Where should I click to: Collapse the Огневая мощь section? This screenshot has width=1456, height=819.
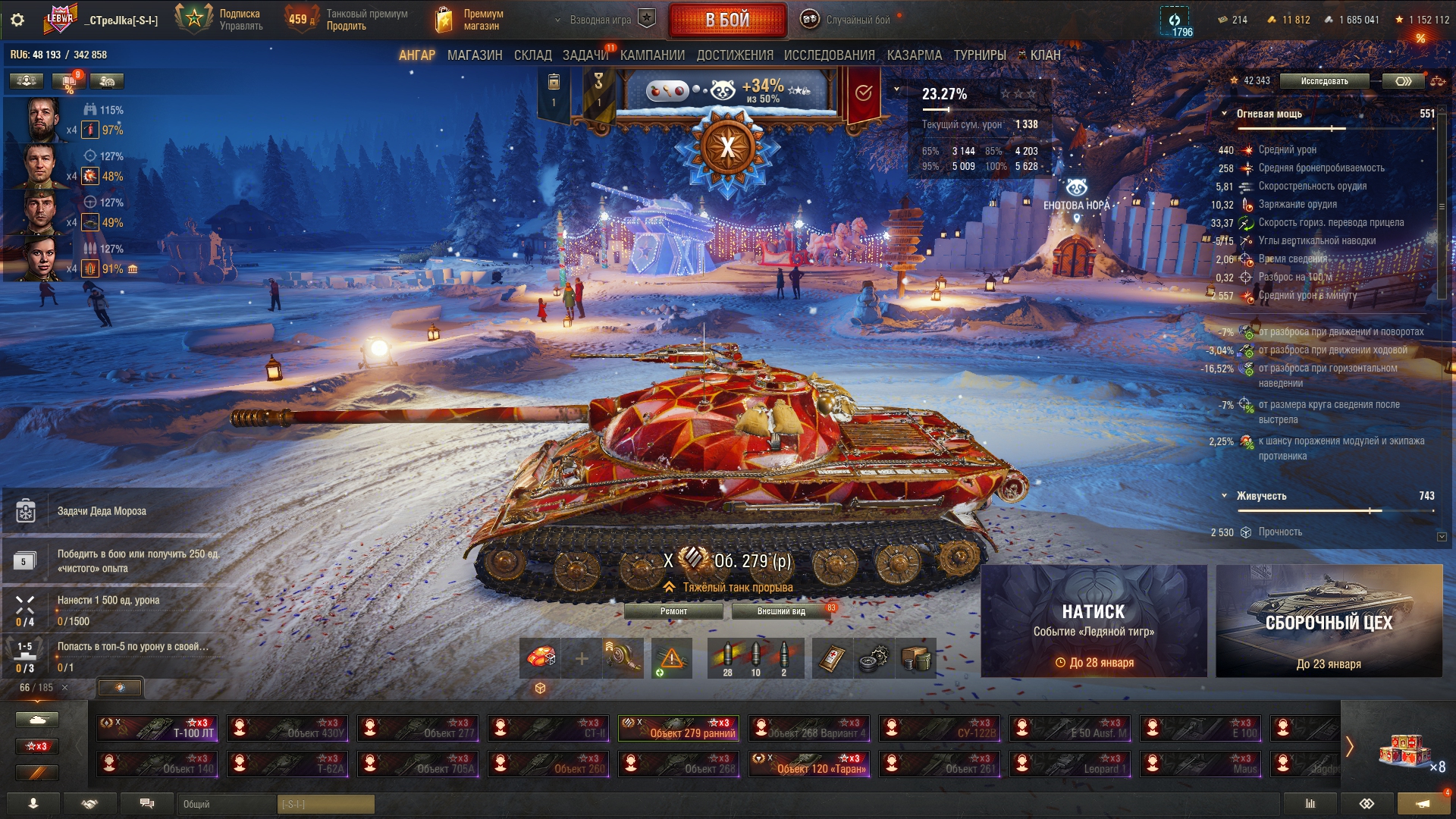click(1224, 114)
